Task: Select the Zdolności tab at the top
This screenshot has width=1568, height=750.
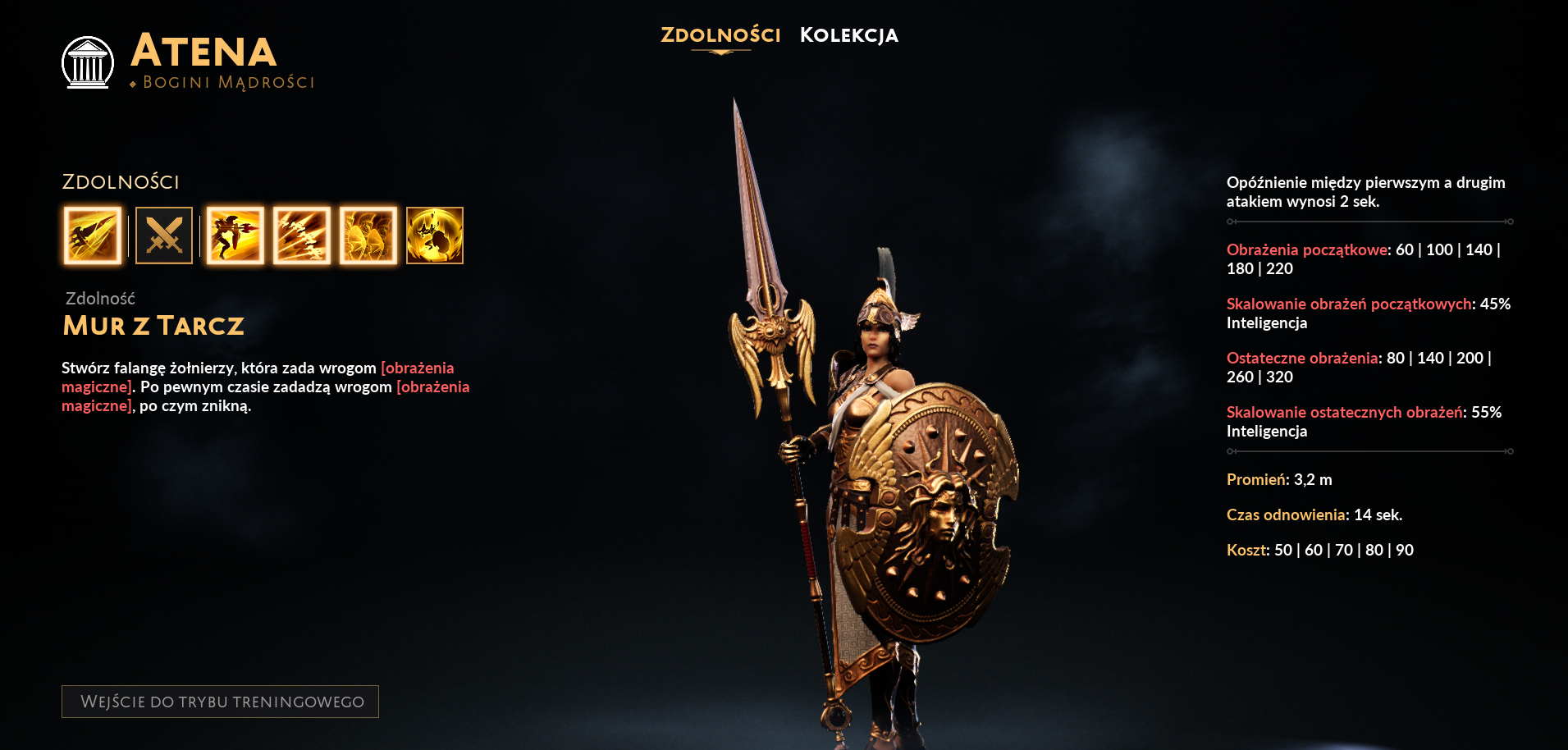Action: tap(720, 35)
